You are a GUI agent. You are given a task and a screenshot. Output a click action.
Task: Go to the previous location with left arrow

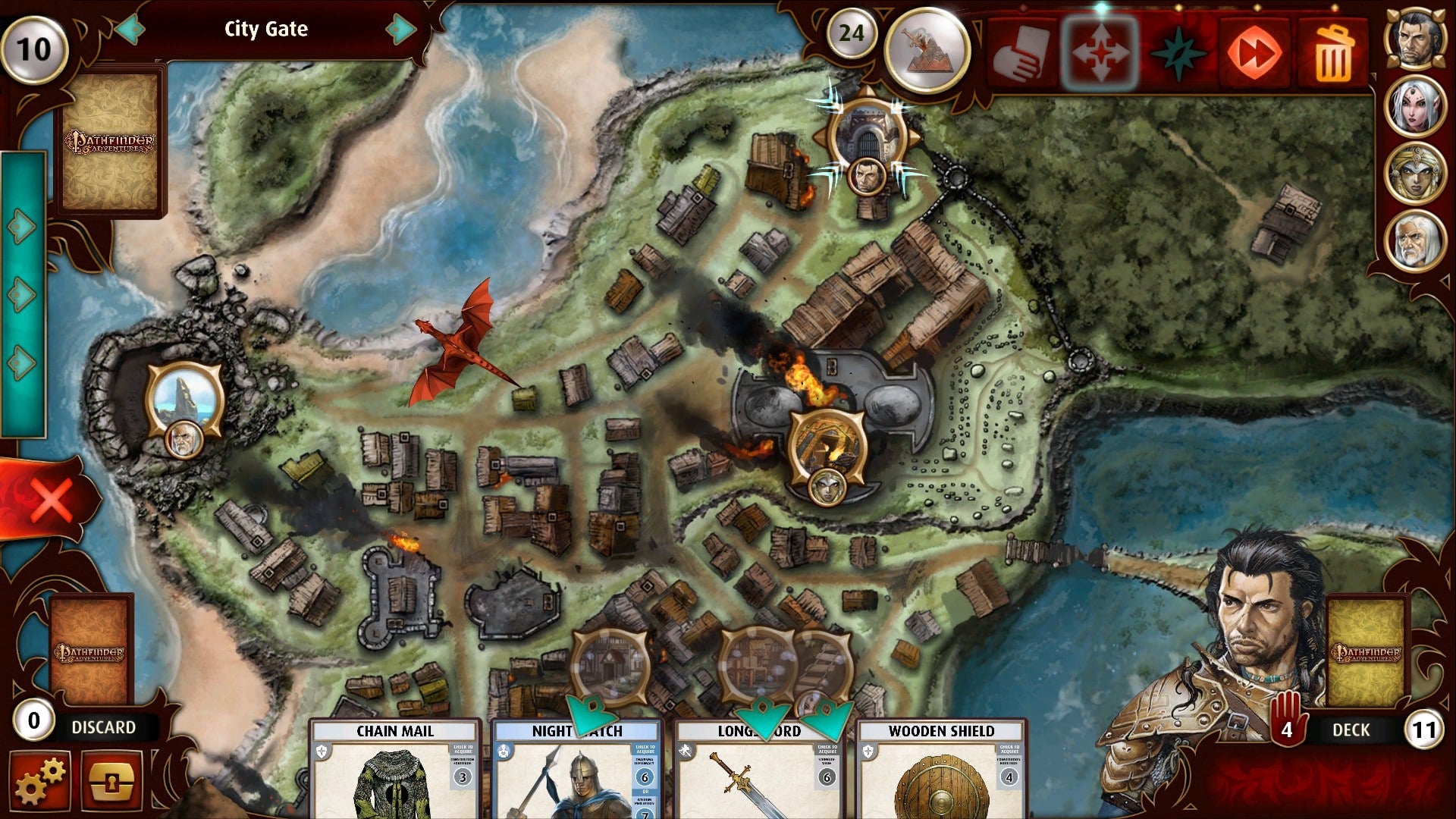130,30
